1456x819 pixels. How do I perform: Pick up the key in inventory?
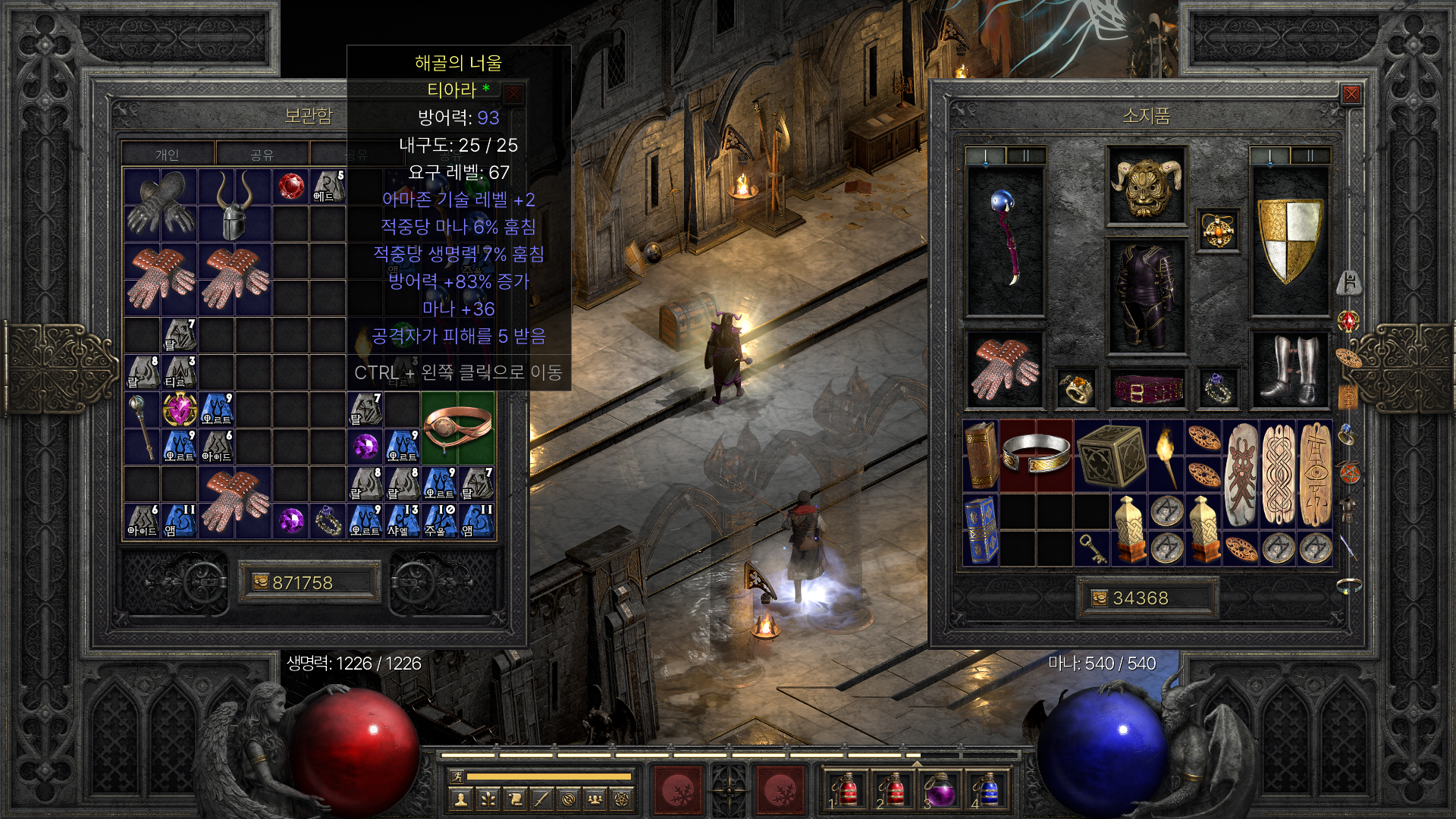[x=1092, y=548]
